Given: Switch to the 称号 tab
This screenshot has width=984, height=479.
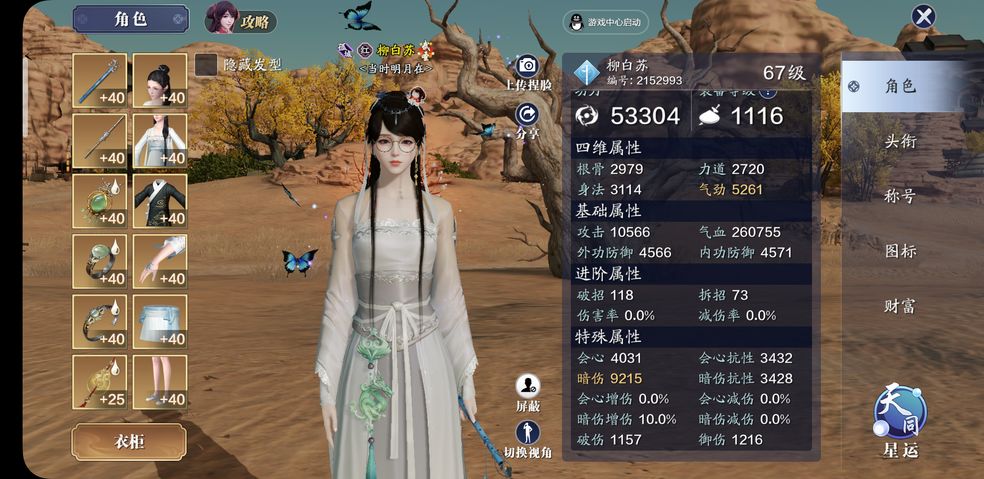Looking at the screenshot, I should [900, 196].
